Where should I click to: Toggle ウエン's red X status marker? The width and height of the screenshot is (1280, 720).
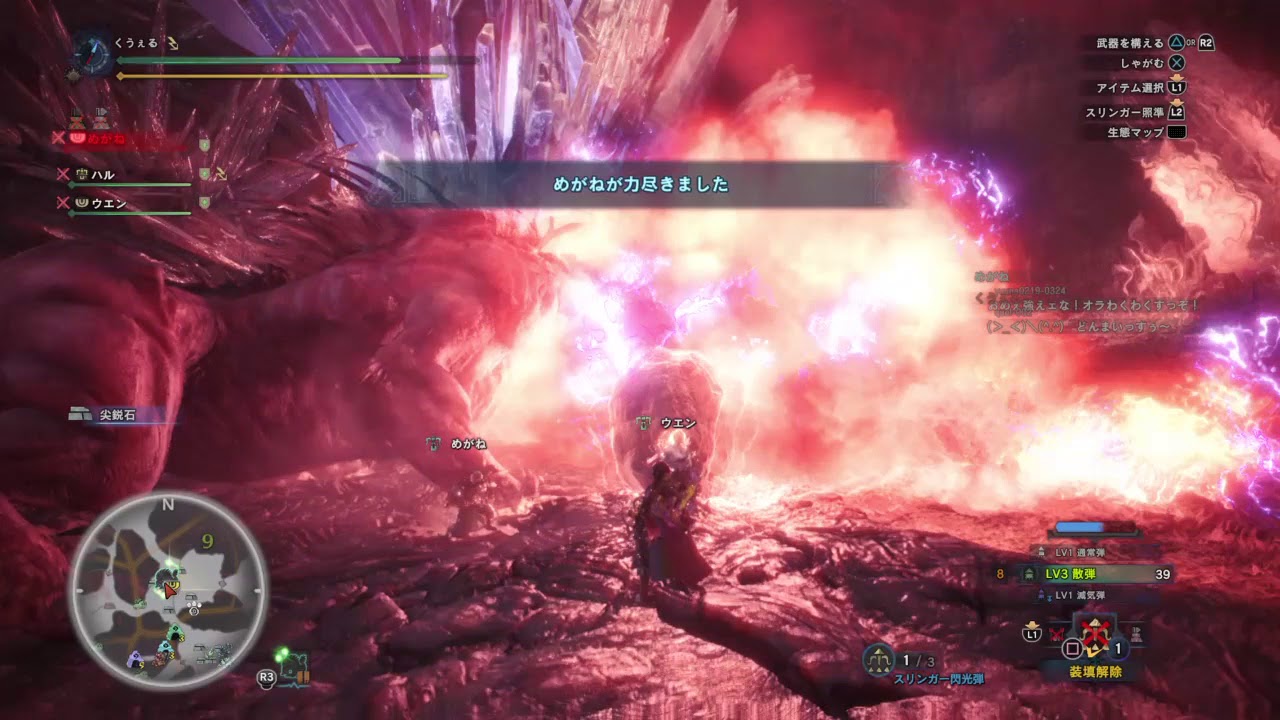pos(62,203)
